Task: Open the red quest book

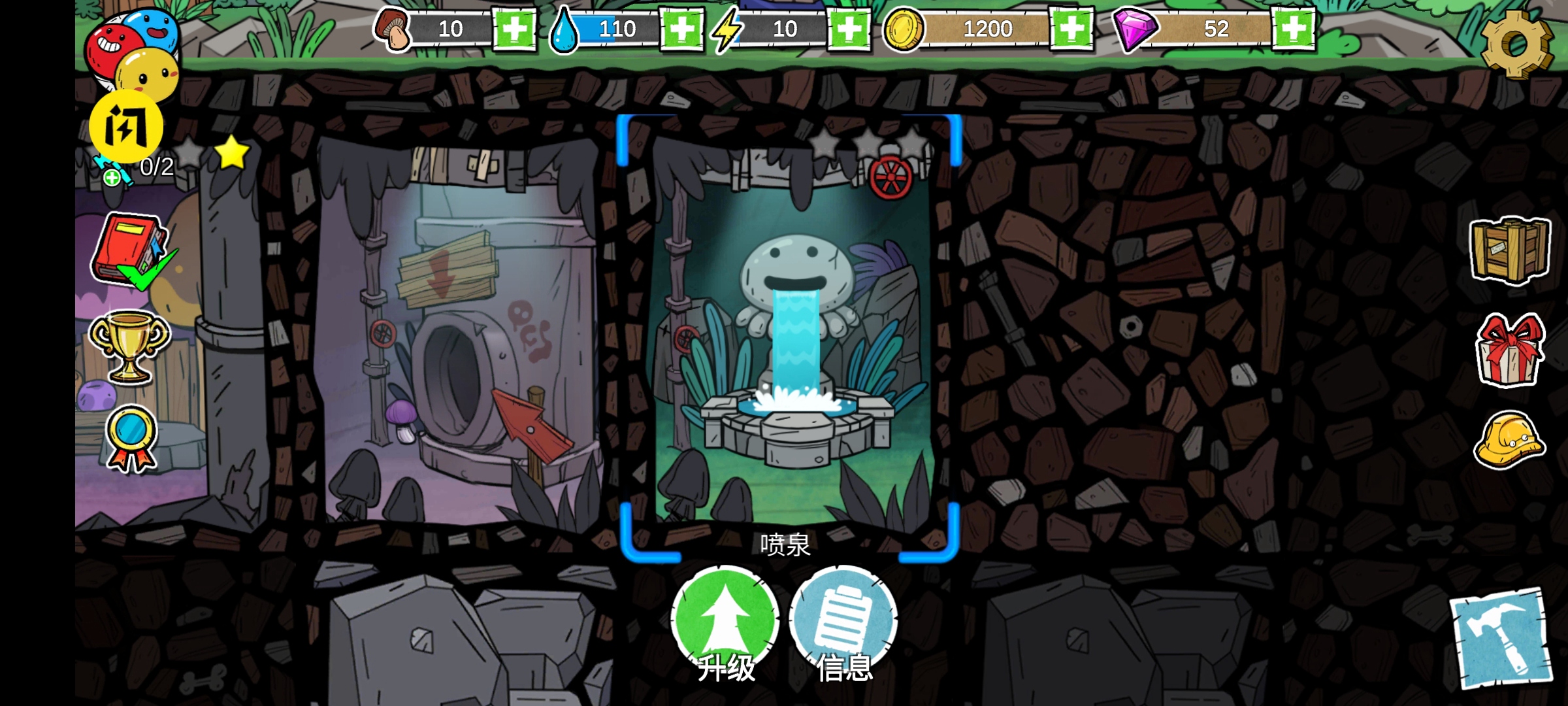Action: 131,250
